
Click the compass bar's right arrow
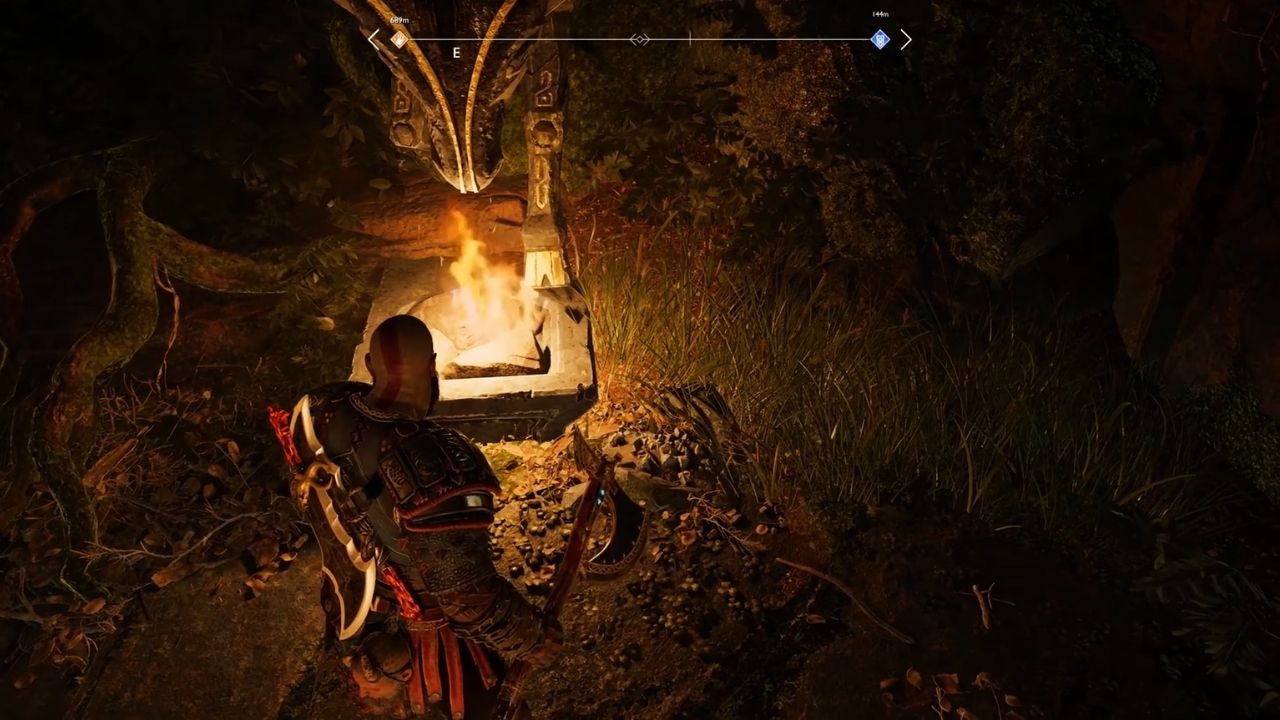(x=906, y=39)
